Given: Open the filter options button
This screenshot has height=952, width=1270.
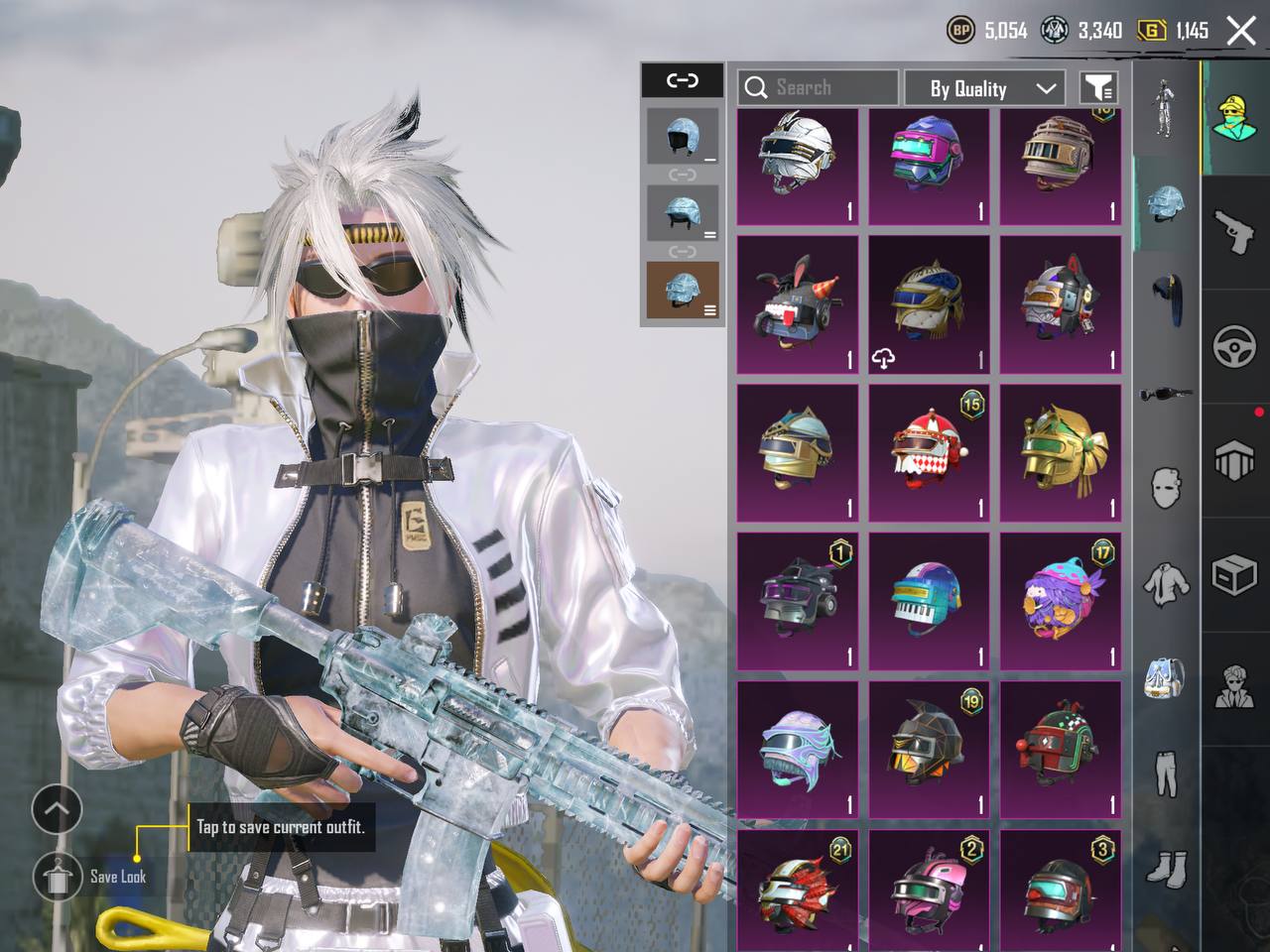Looking at the screenshot, I should [x=1098, y=88].
